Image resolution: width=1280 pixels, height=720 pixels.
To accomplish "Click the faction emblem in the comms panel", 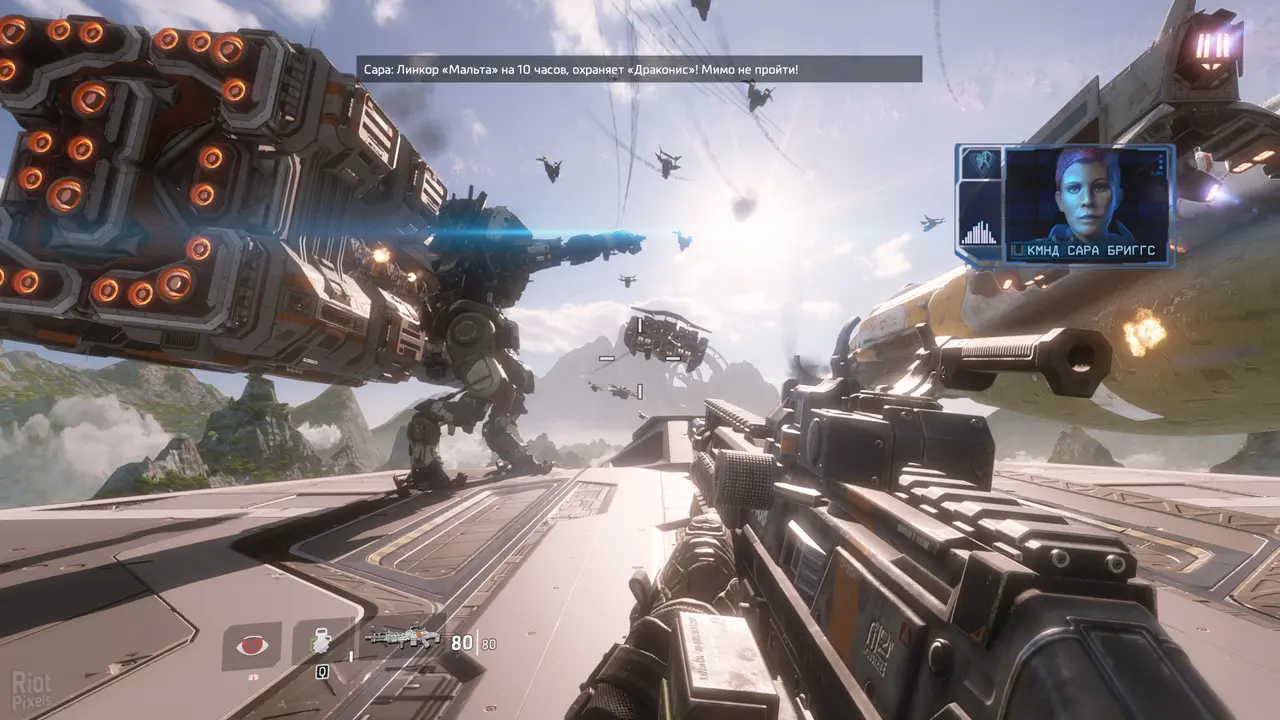I will click(979, 163).
